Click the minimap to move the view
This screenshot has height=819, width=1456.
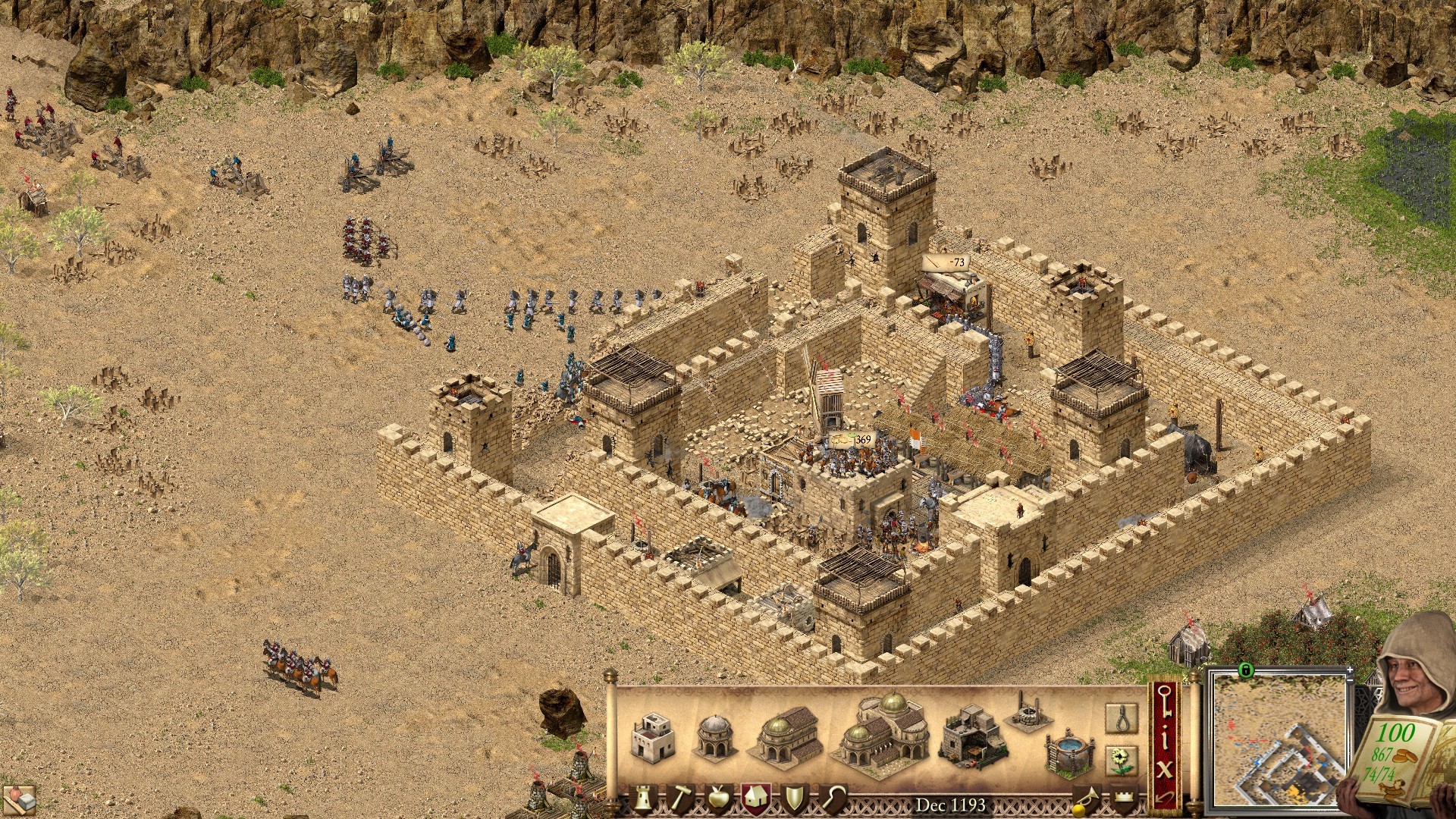click(x=1279, y=740)
